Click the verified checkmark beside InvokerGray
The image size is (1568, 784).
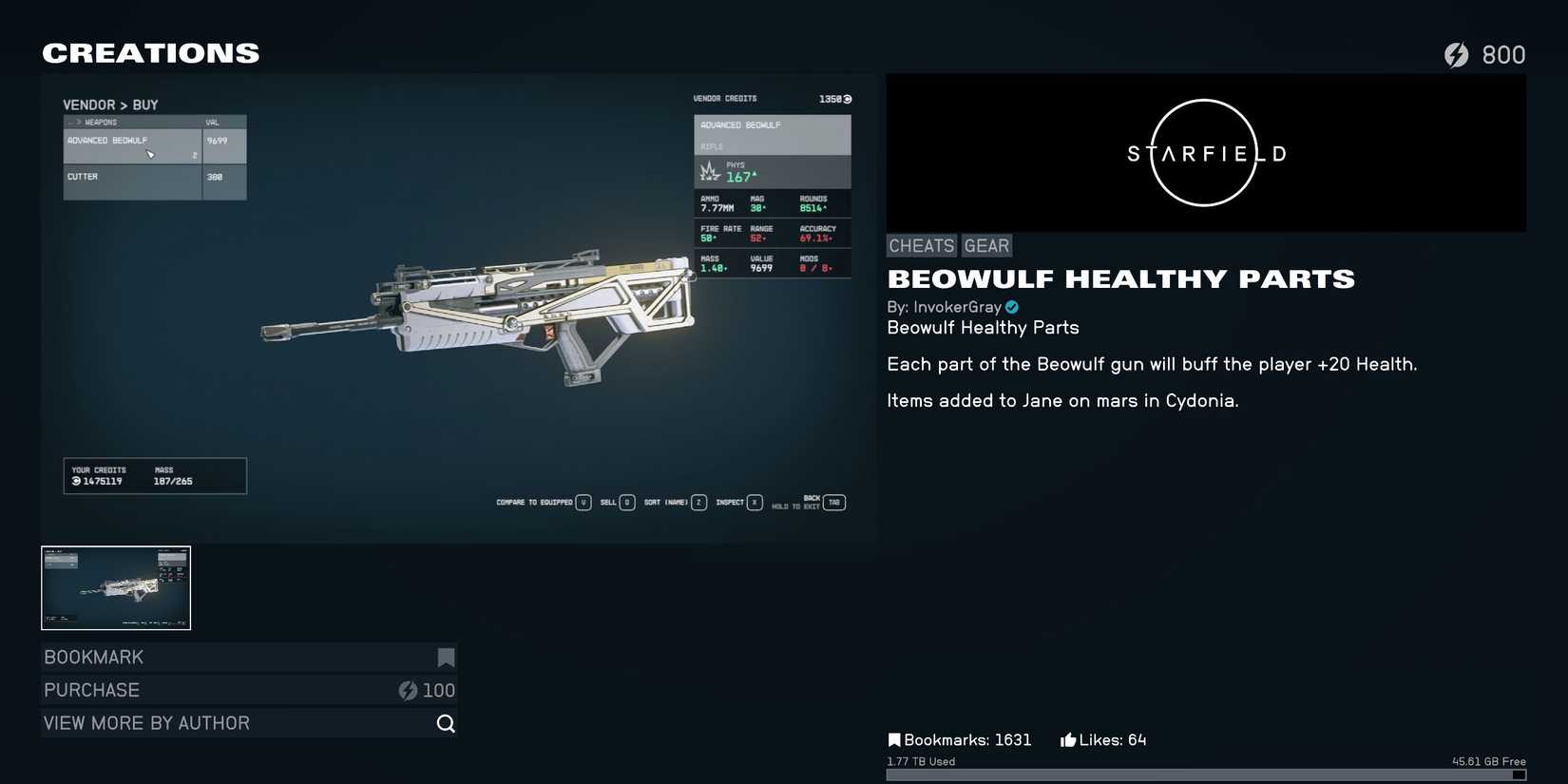(1010, 307)
